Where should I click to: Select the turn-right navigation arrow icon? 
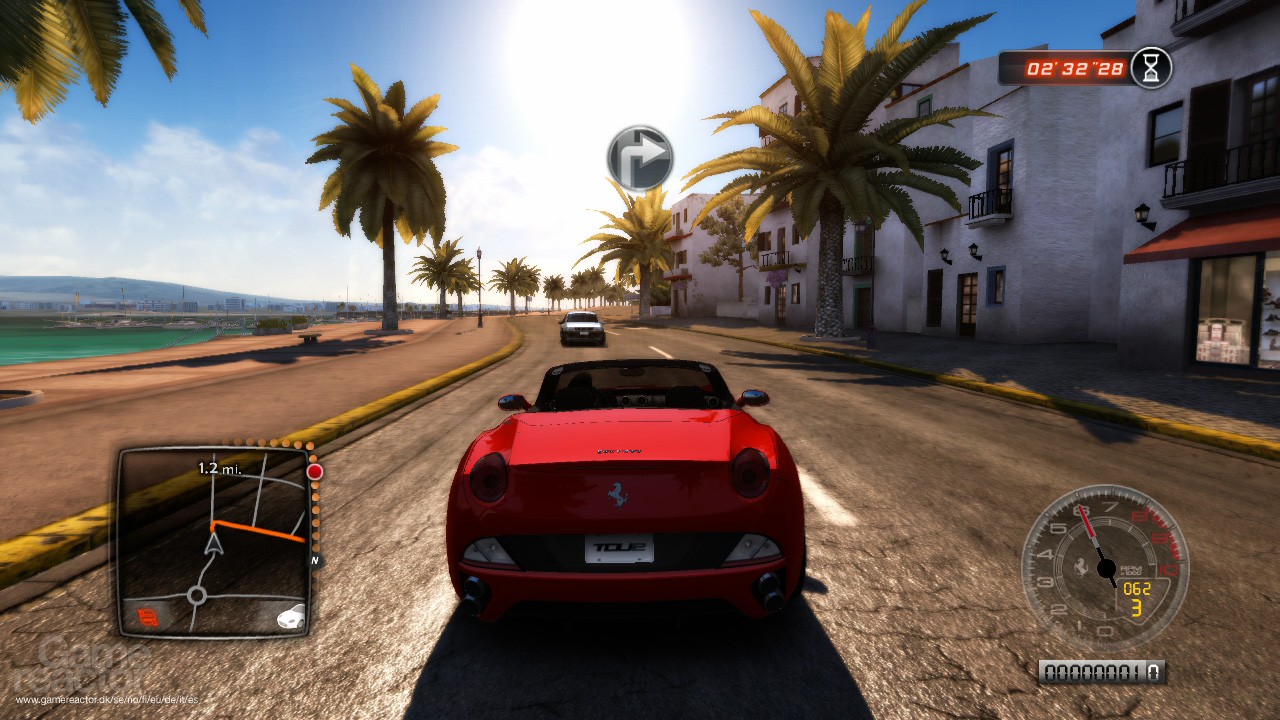pyautogui.click(x=640, y=157)
